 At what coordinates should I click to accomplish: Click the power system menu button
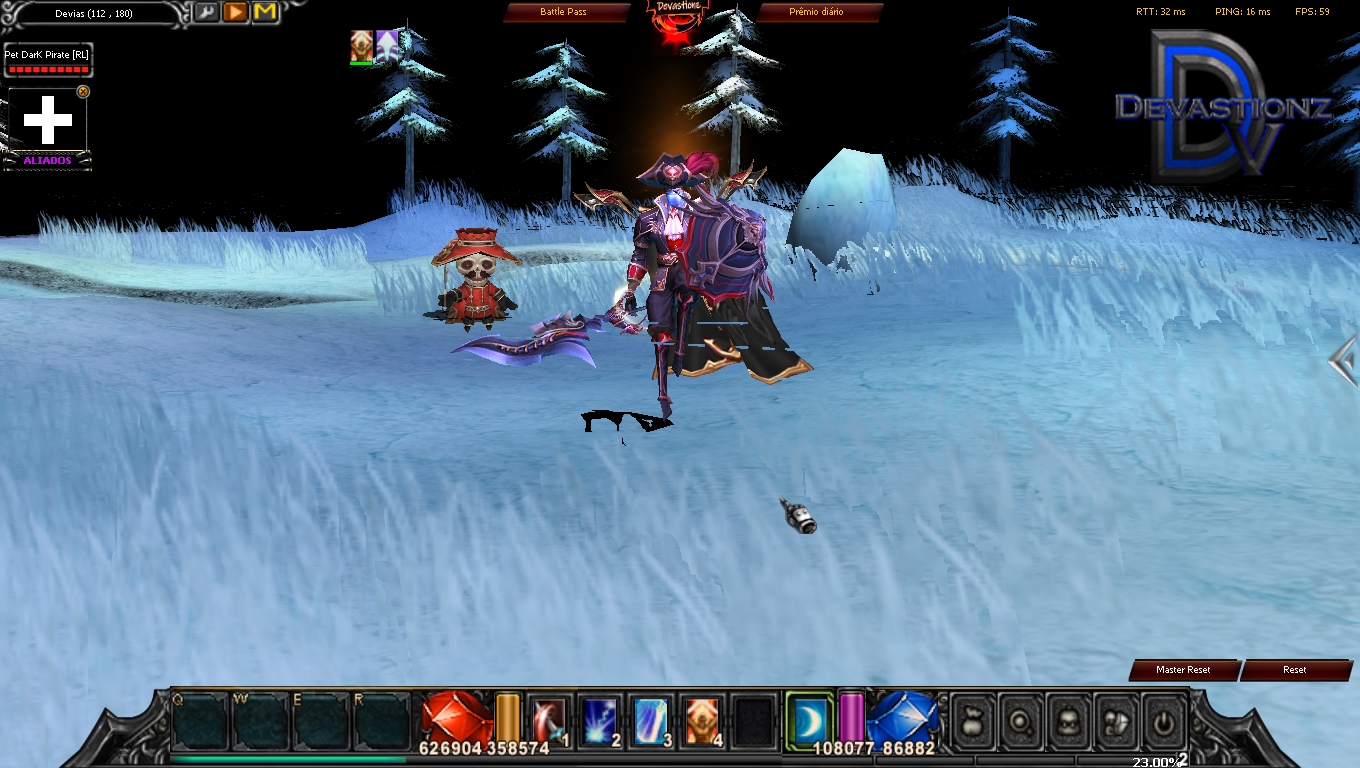(1163, 721)
